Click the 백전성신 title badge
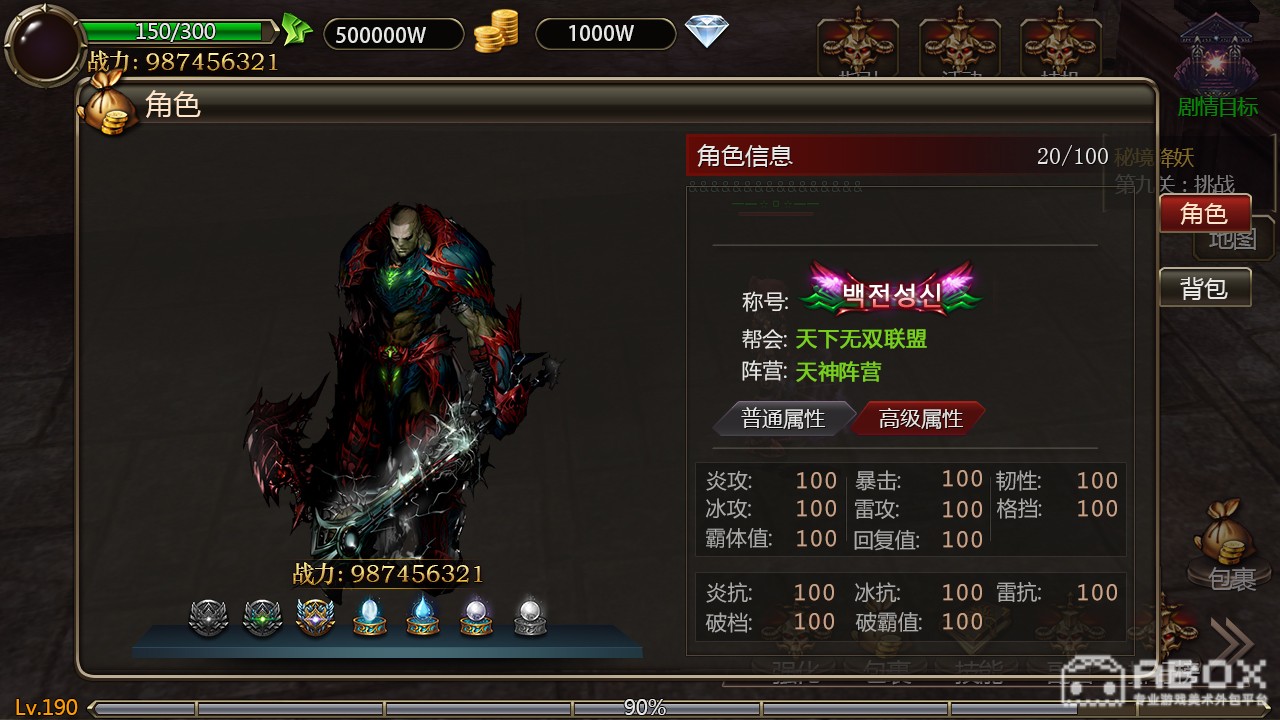Viewport: 1280px width, 720px height. tap(891, 291)
